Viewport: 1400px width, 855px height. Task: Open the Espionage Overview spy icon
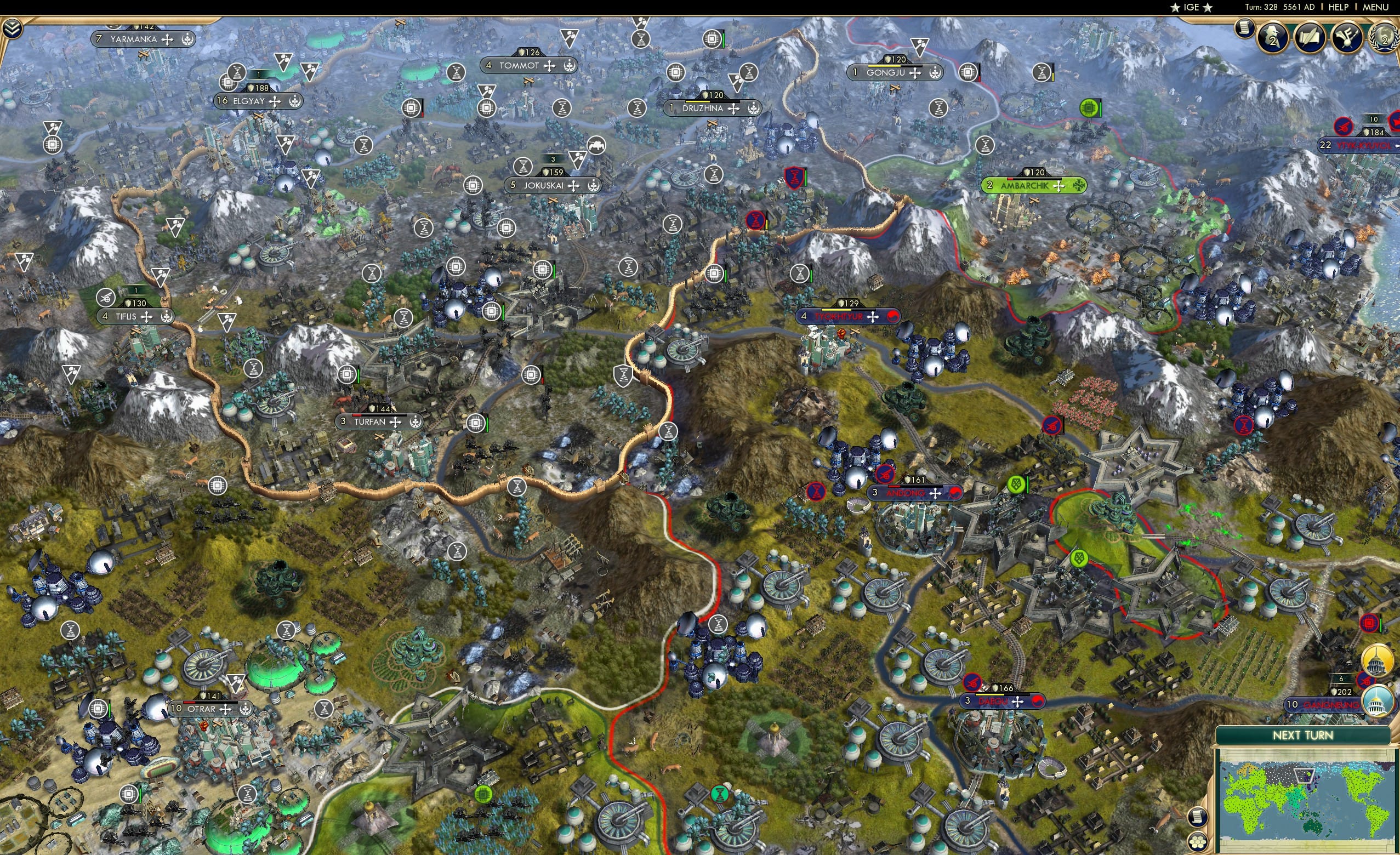point(1273,38)
